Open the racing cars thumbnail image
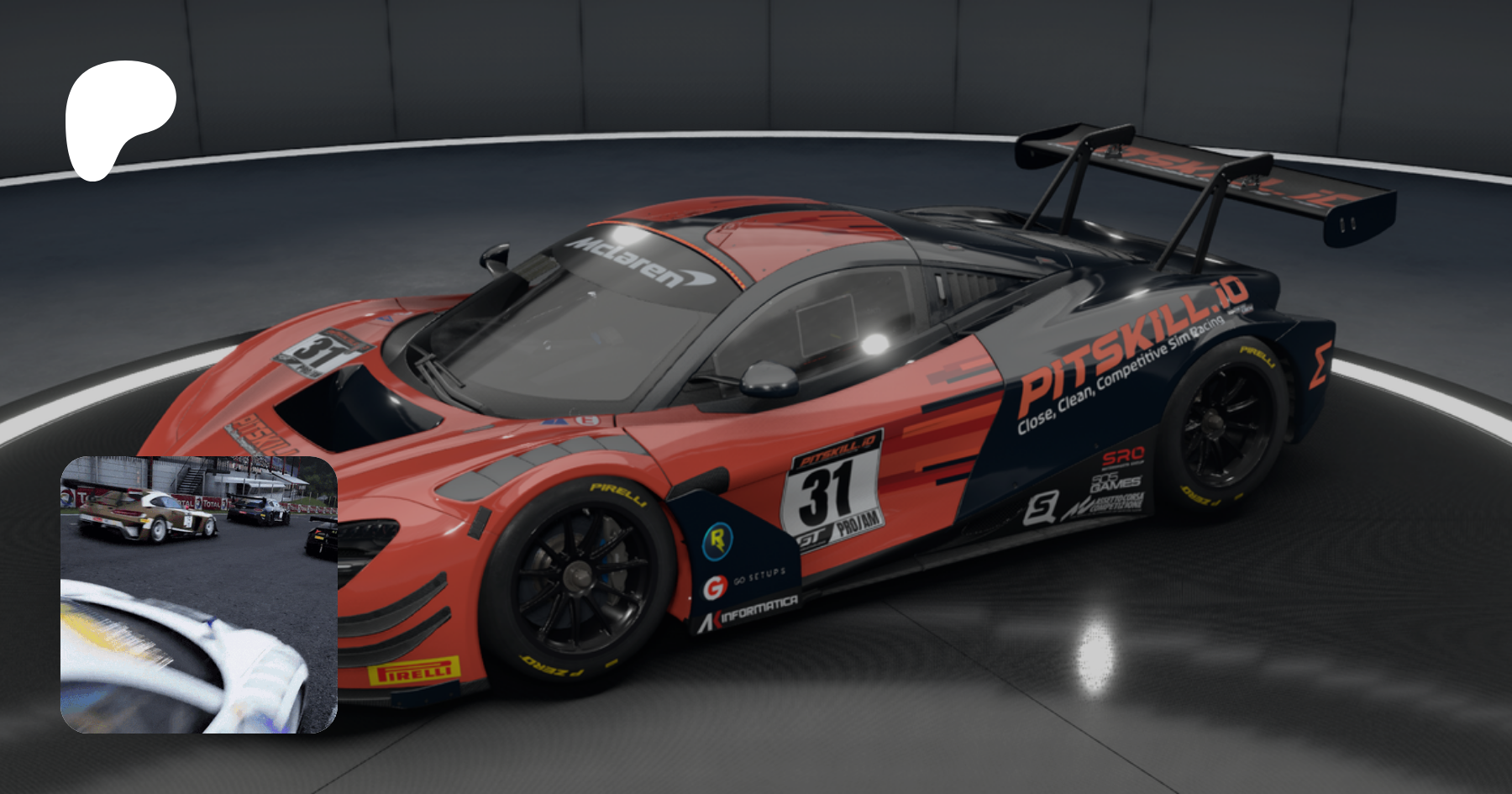 pos(199,594)
